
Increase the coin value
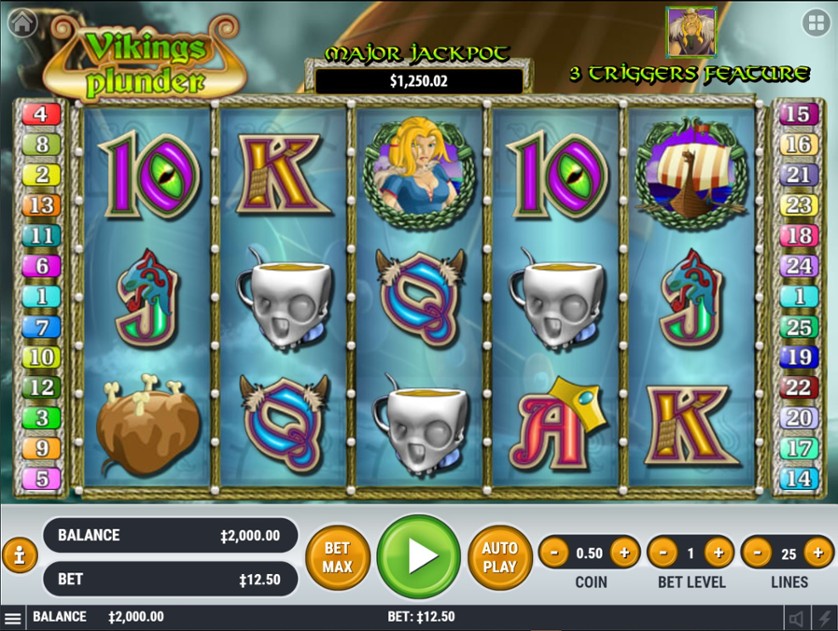pos(624,552)
